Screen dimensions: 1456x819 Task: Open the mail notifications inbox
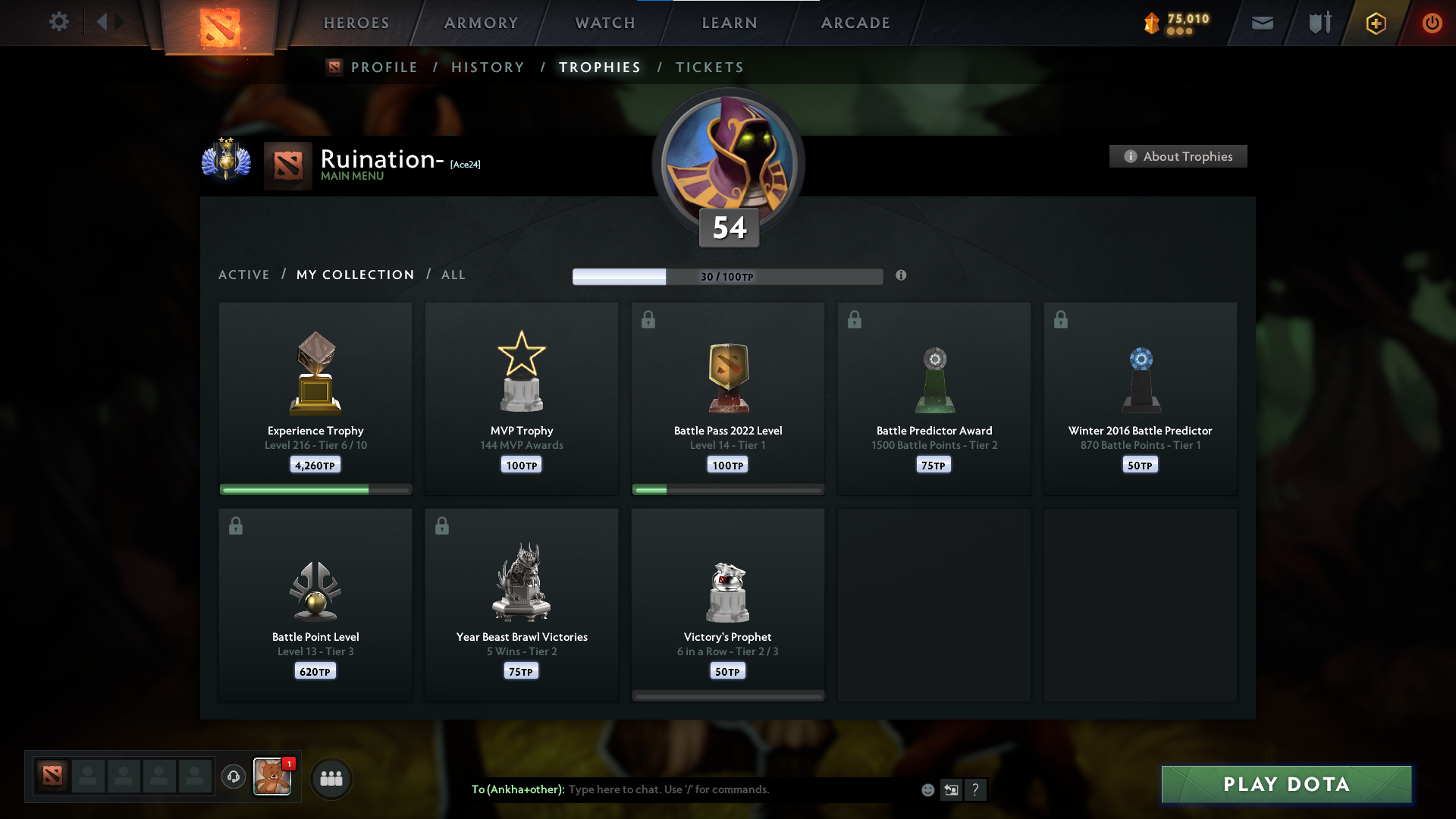pos(1263,23)
